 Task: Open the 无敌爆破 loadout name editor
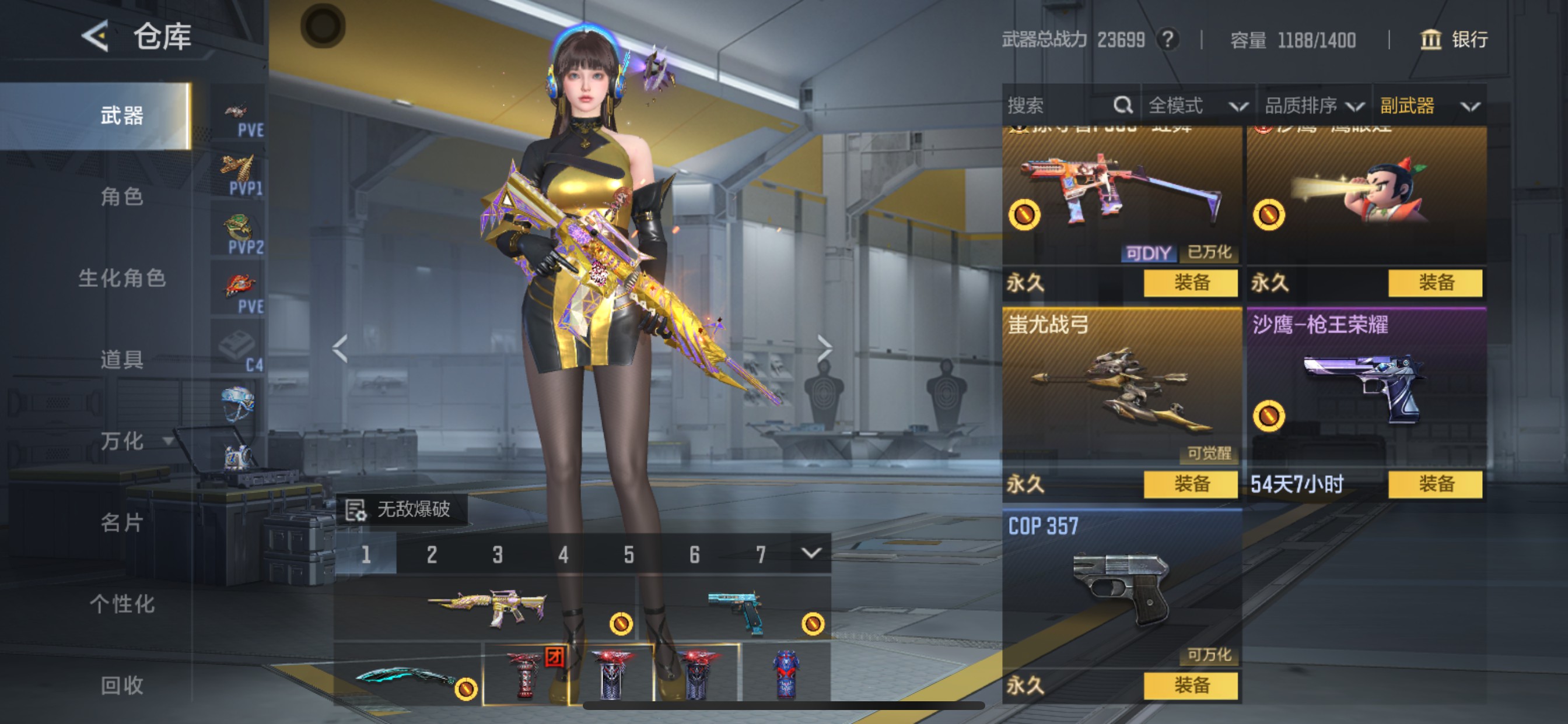(402, 509)
